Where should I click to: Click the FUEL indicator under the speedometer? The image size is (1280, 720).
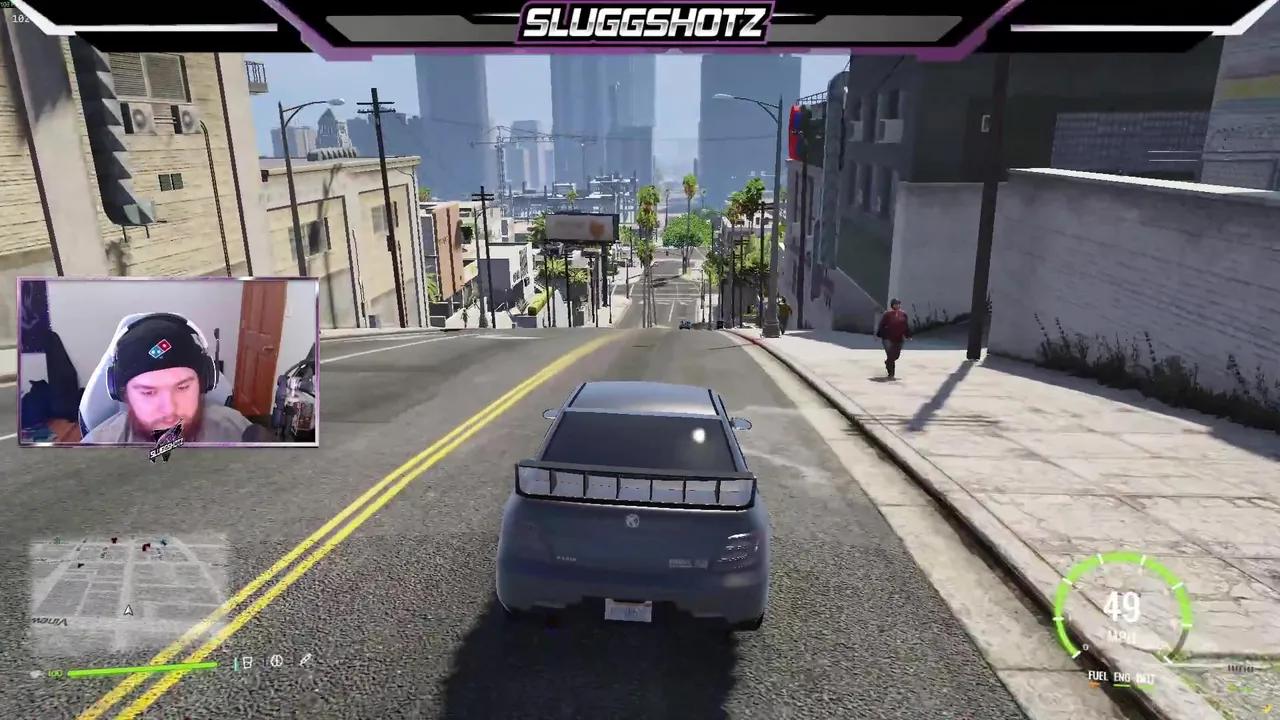(x=1097, y=675)
